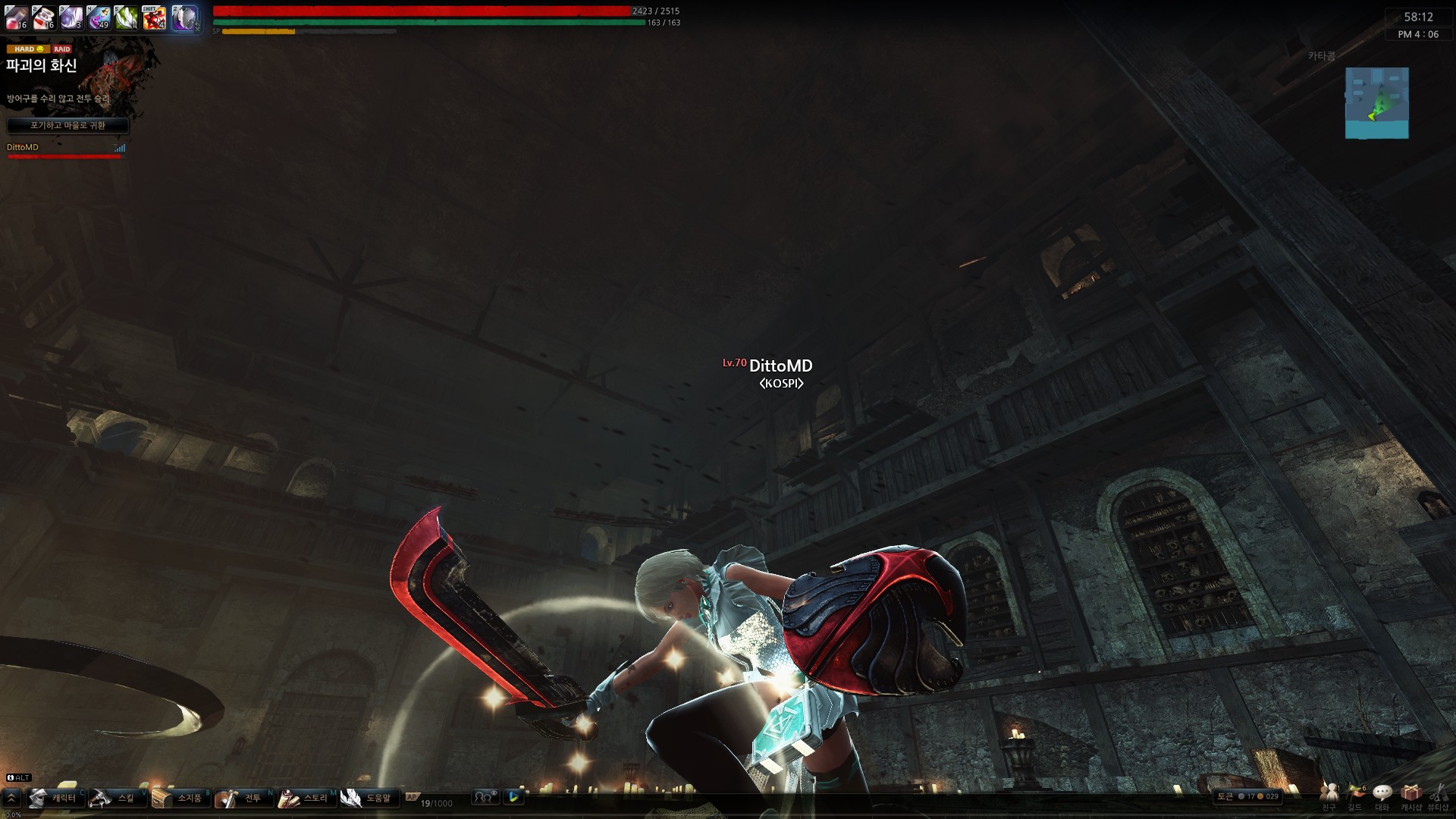Screen dimensions: 1456x819
Task: Select the silver shield secondary slot
Action: pyautogui.click(x=184, y=17)
